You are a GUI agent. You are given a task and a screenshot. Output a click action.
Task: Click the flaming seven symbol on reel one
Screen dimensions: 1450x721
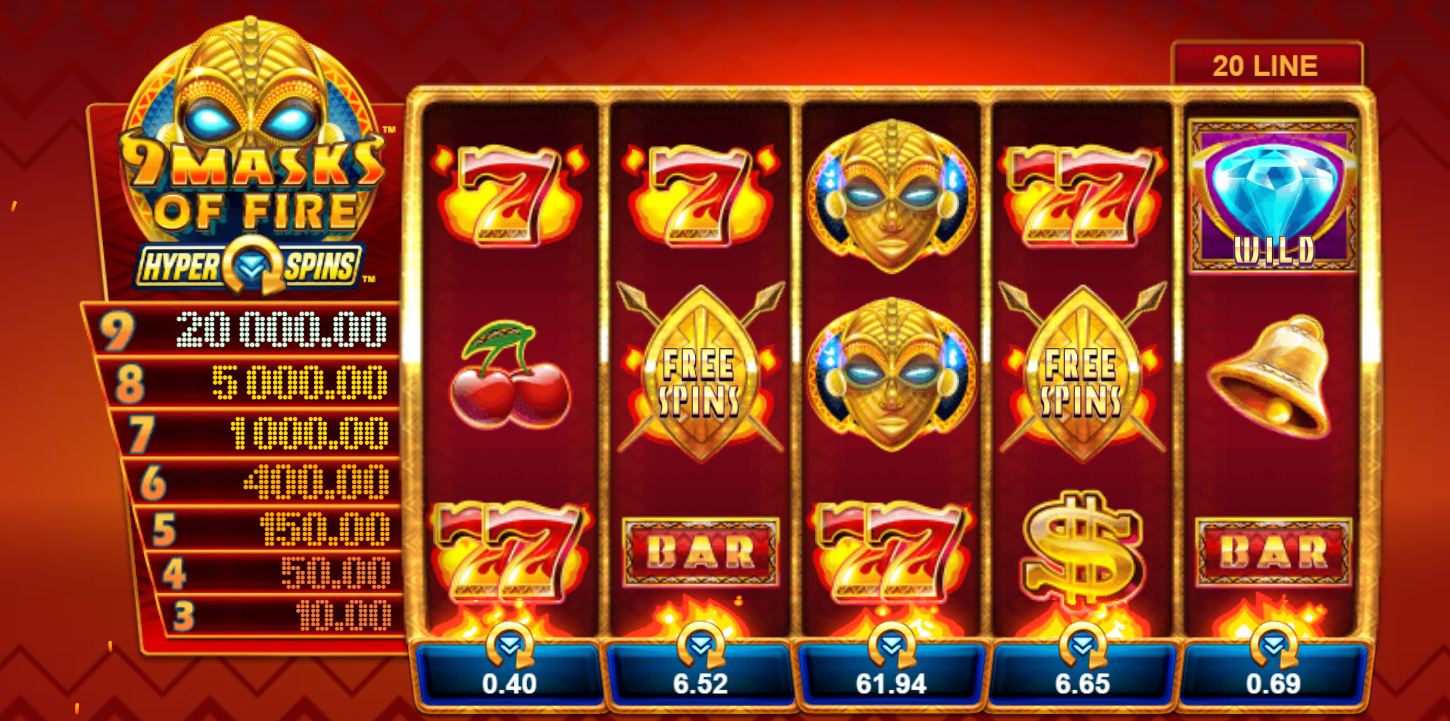[510, 195]
